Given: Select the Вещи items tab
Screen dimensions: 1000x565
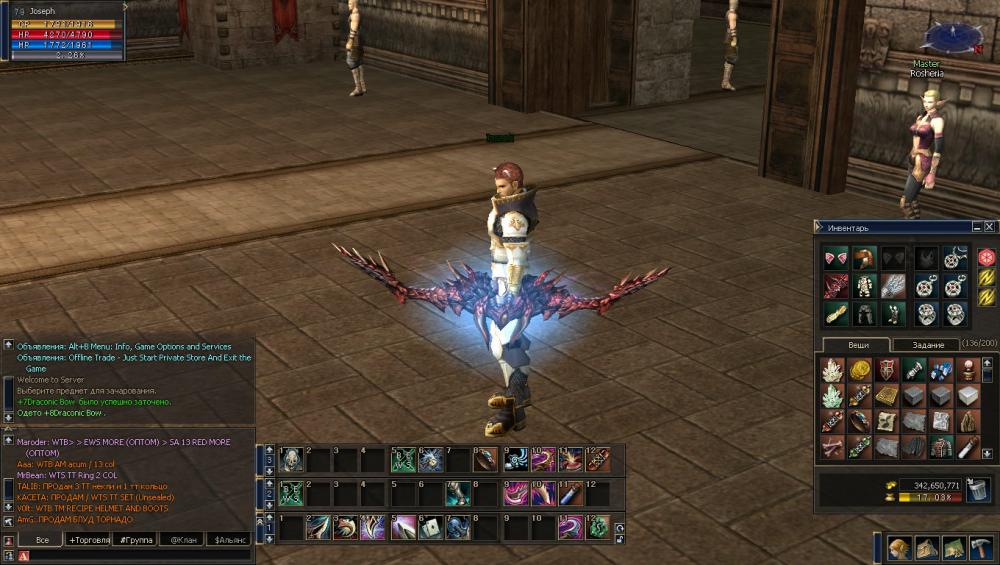Looking at the screenshot, I should click(x=858, y=345).
